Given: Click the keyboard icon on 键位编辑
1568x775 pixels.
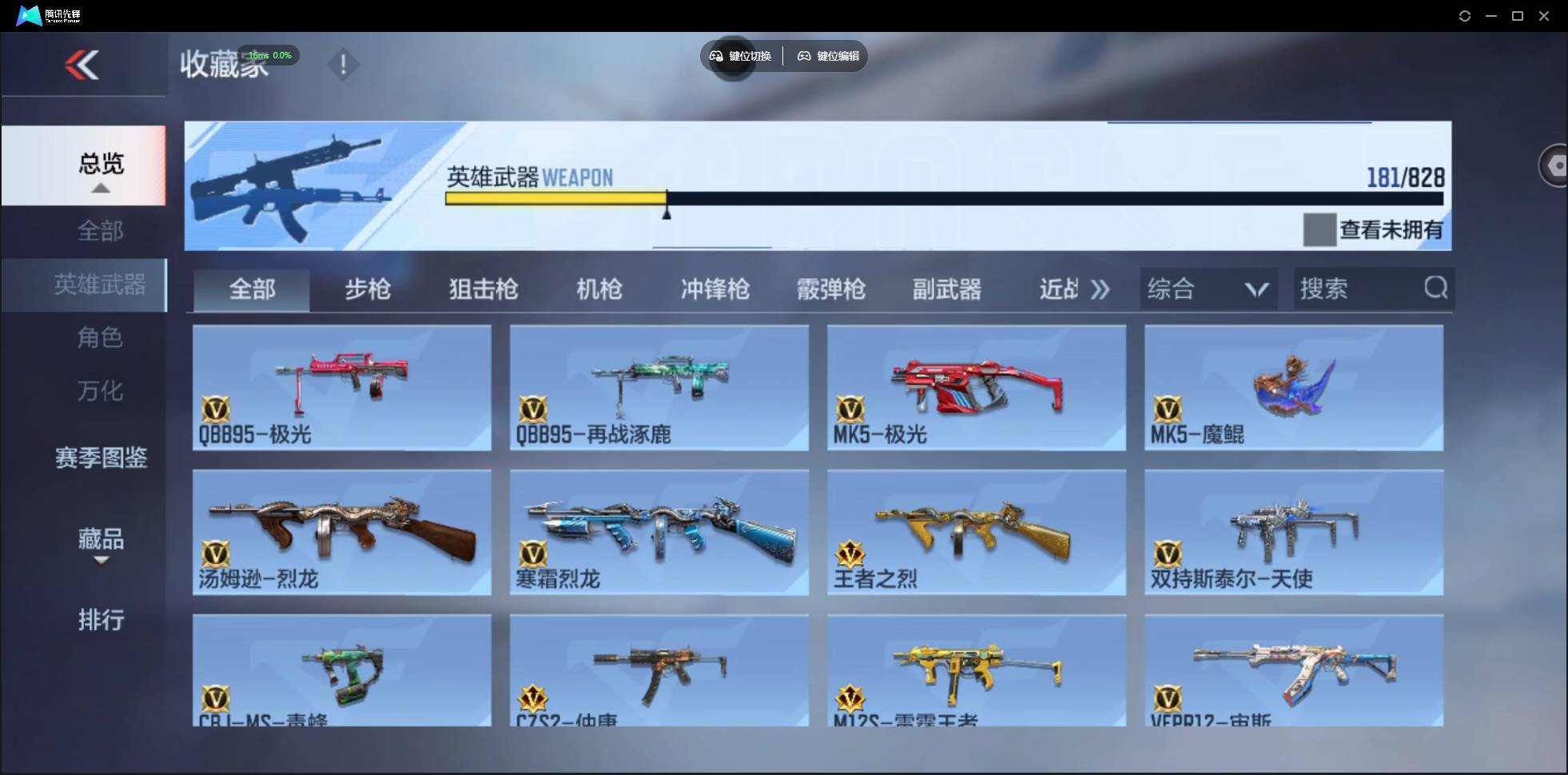Looking at the screenshot, I should pos(804,56).
